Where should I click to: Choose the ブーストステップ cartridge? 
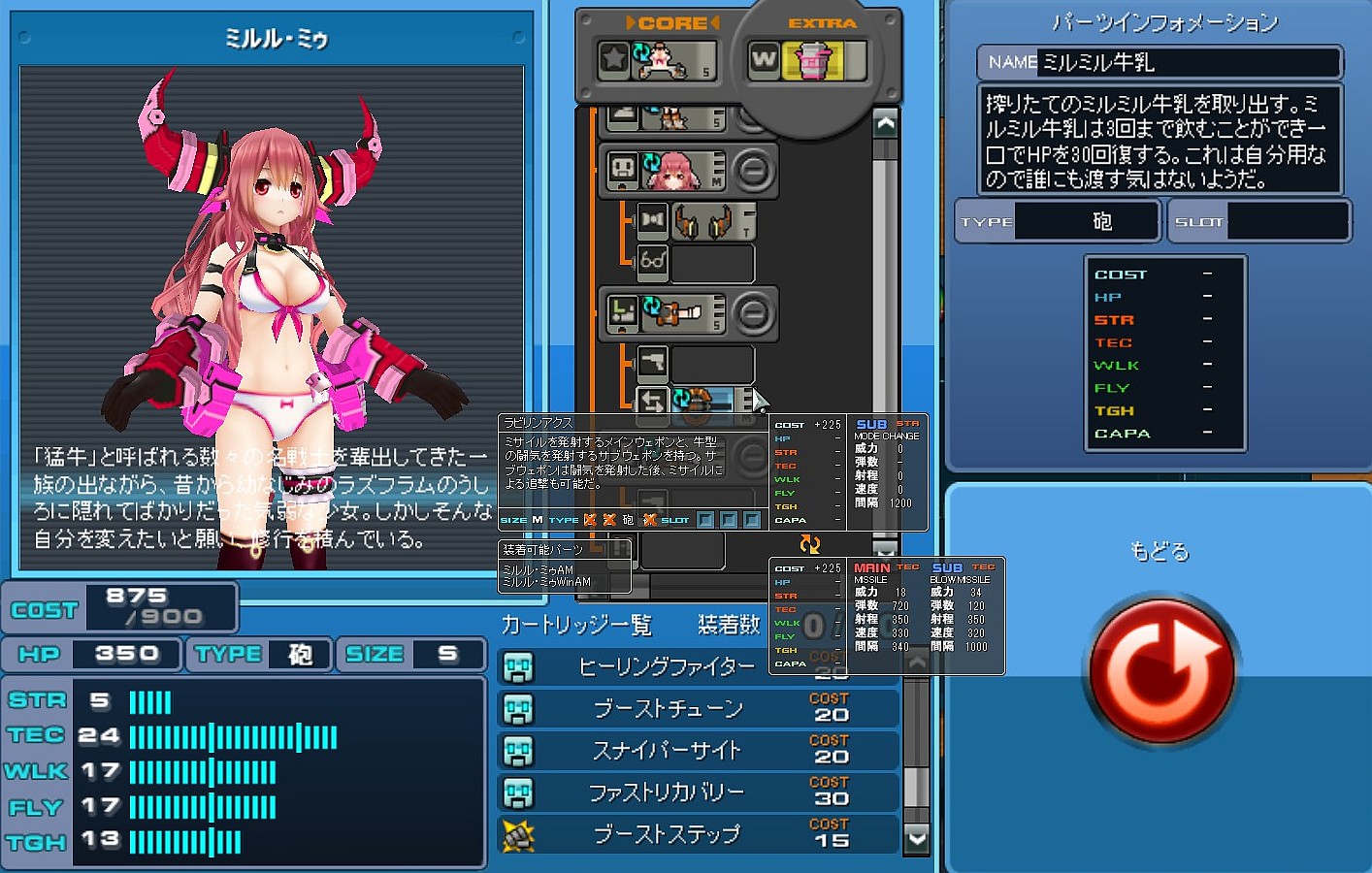(666, 834)
